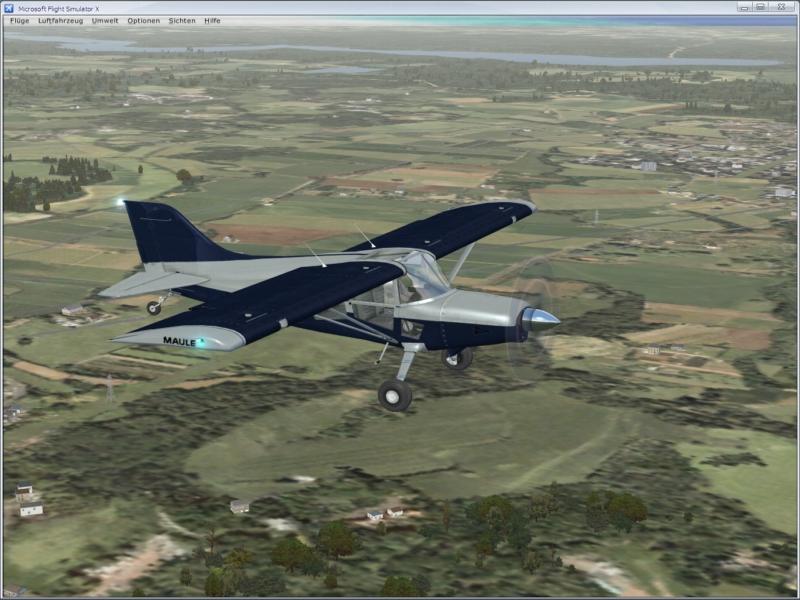Open the Flüge menu
Viewport: 800px width, 600px height.
(x=19, y=20)
